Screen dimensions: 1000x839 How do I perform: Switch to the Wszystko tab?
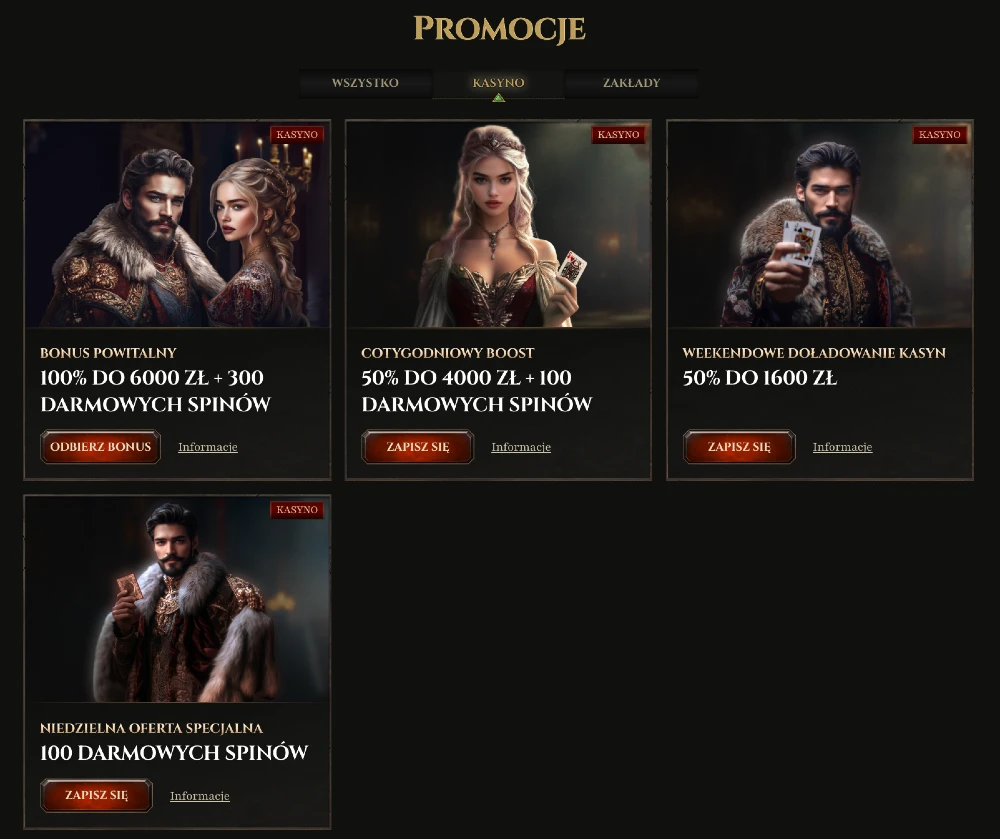[x=365, y=83]
